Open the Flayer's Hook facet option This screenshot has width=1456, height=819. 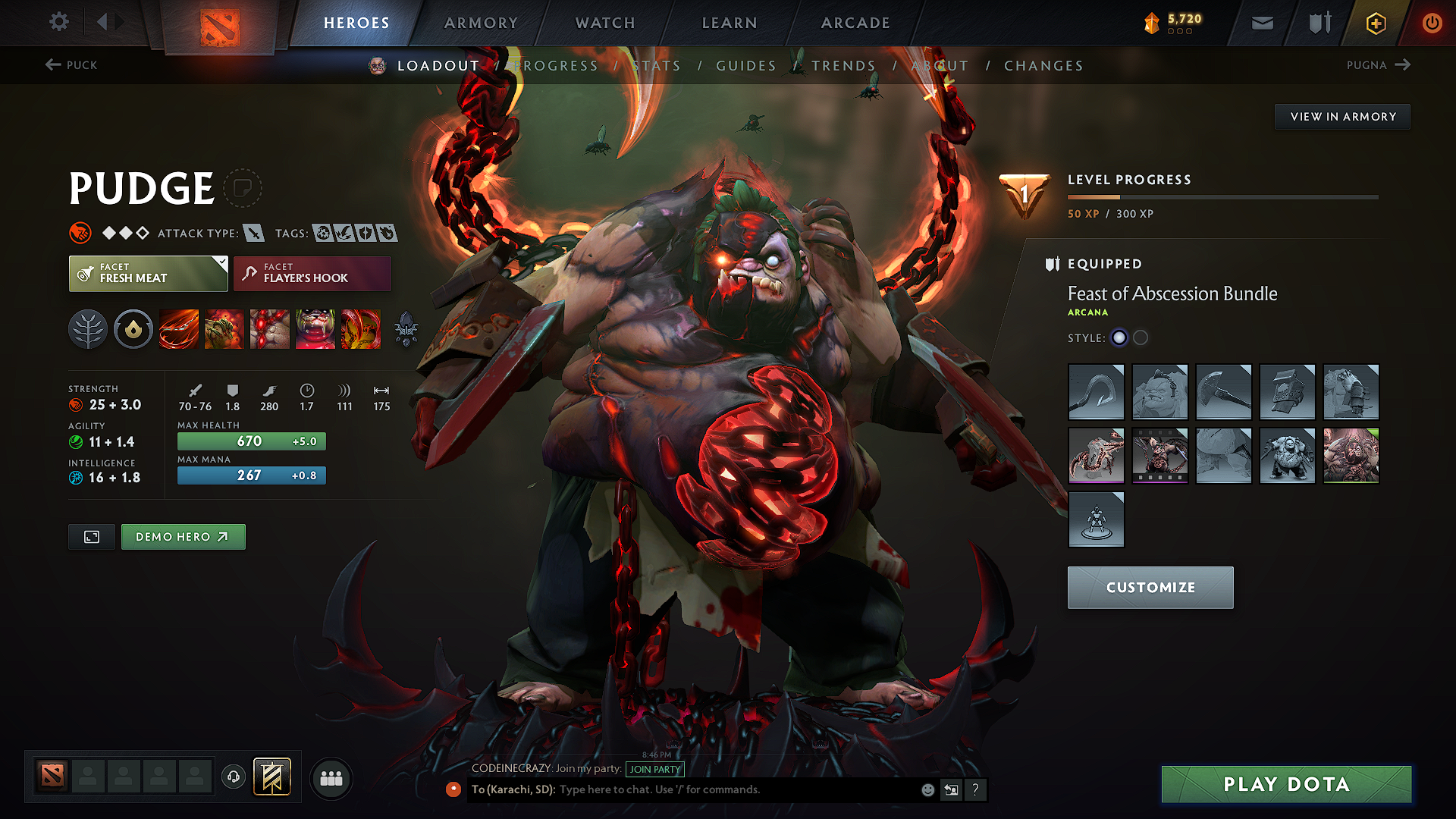coord(312,273)
